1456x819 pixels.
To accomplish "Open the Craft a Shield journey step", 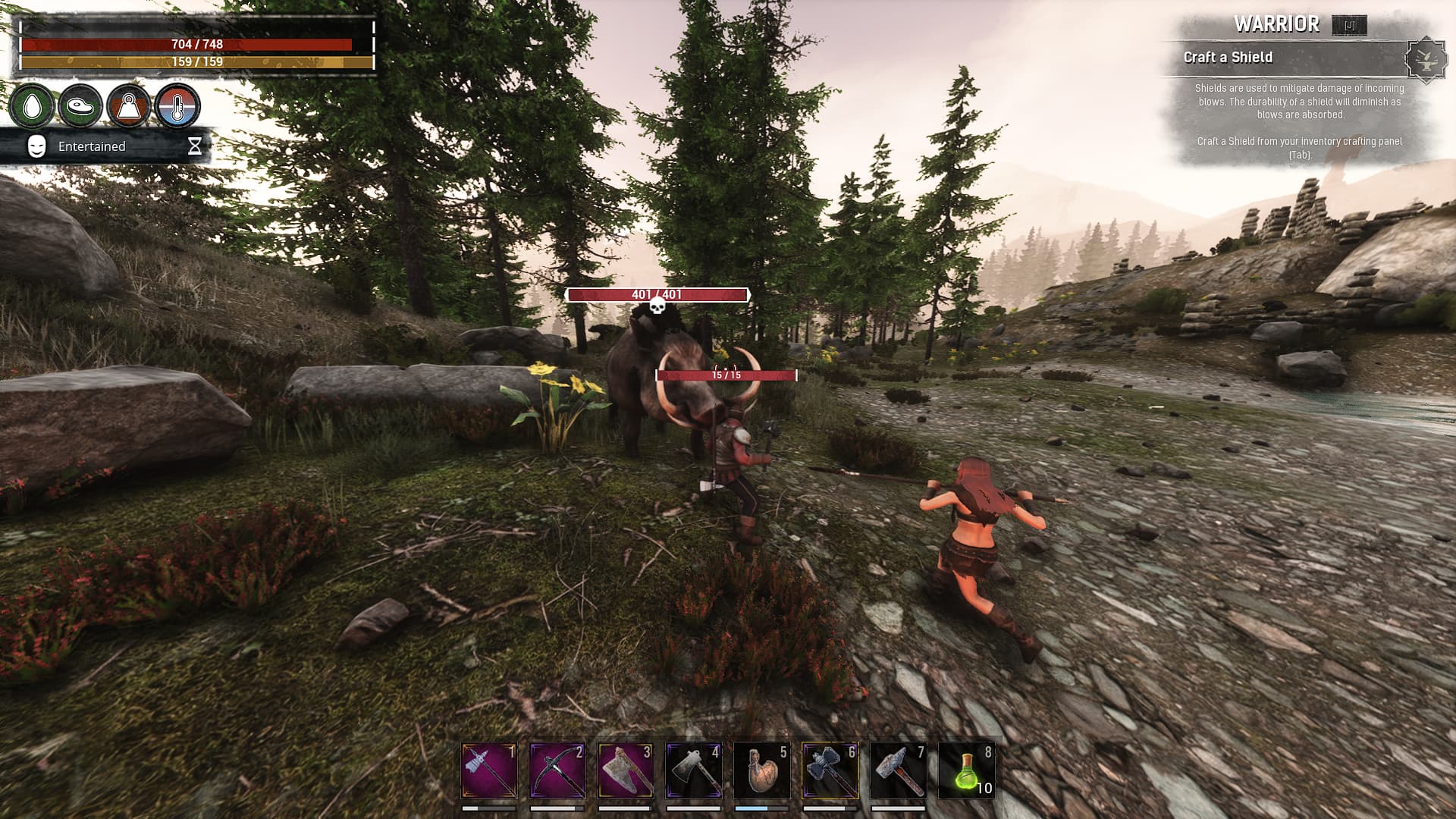I will [1228, 58].
